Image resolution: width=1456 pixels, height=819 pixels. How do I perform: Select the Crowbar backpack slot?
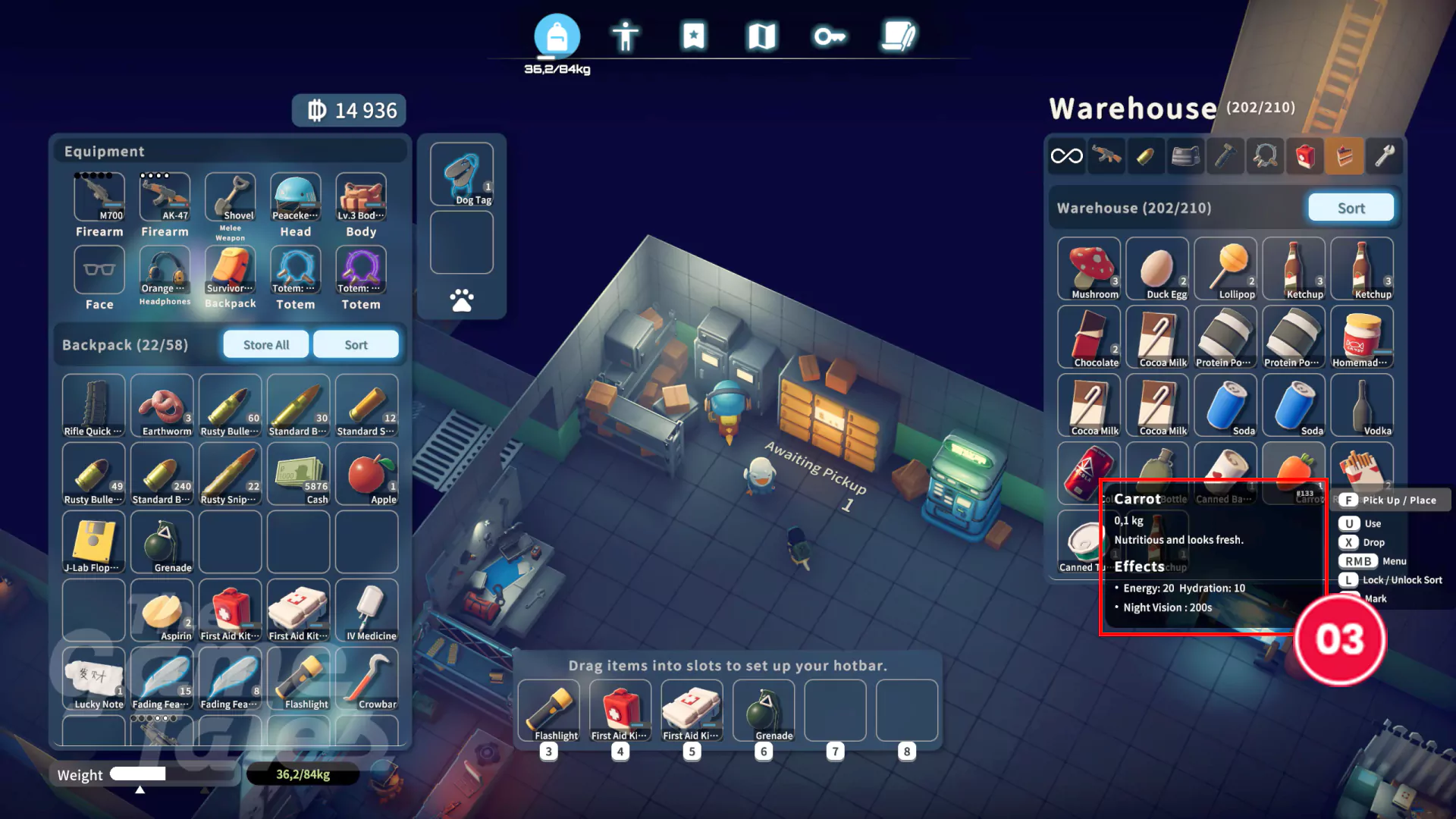(x=367, y=679)
